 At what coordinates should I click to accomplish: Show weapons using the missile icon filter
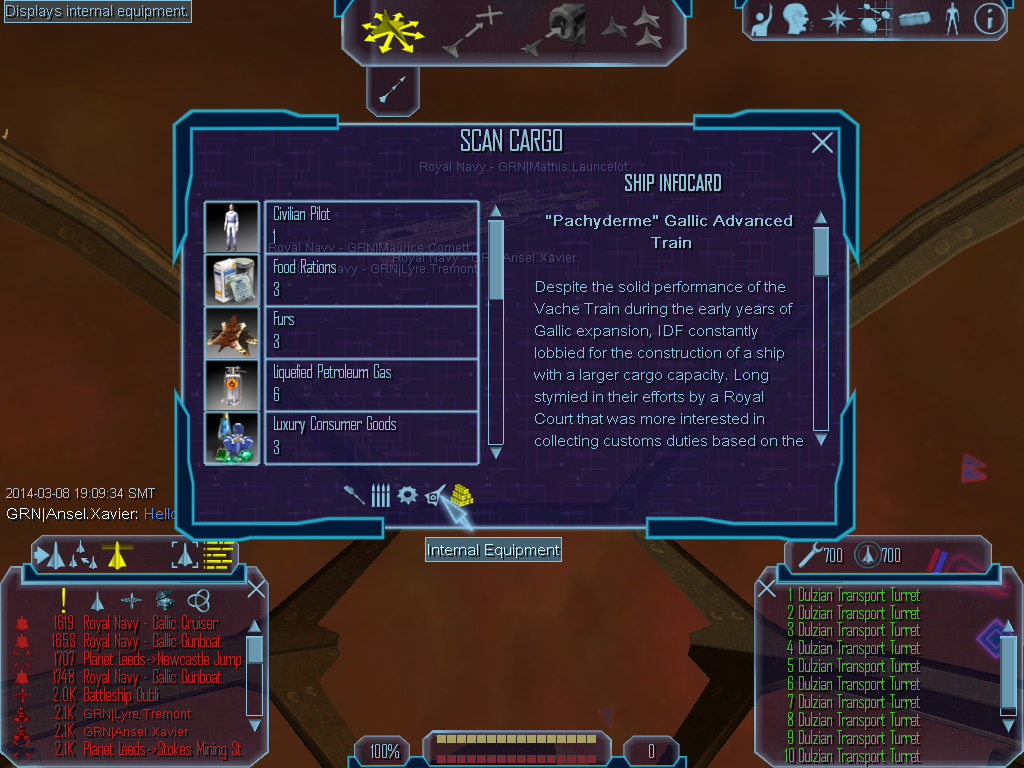click(354, 495)
